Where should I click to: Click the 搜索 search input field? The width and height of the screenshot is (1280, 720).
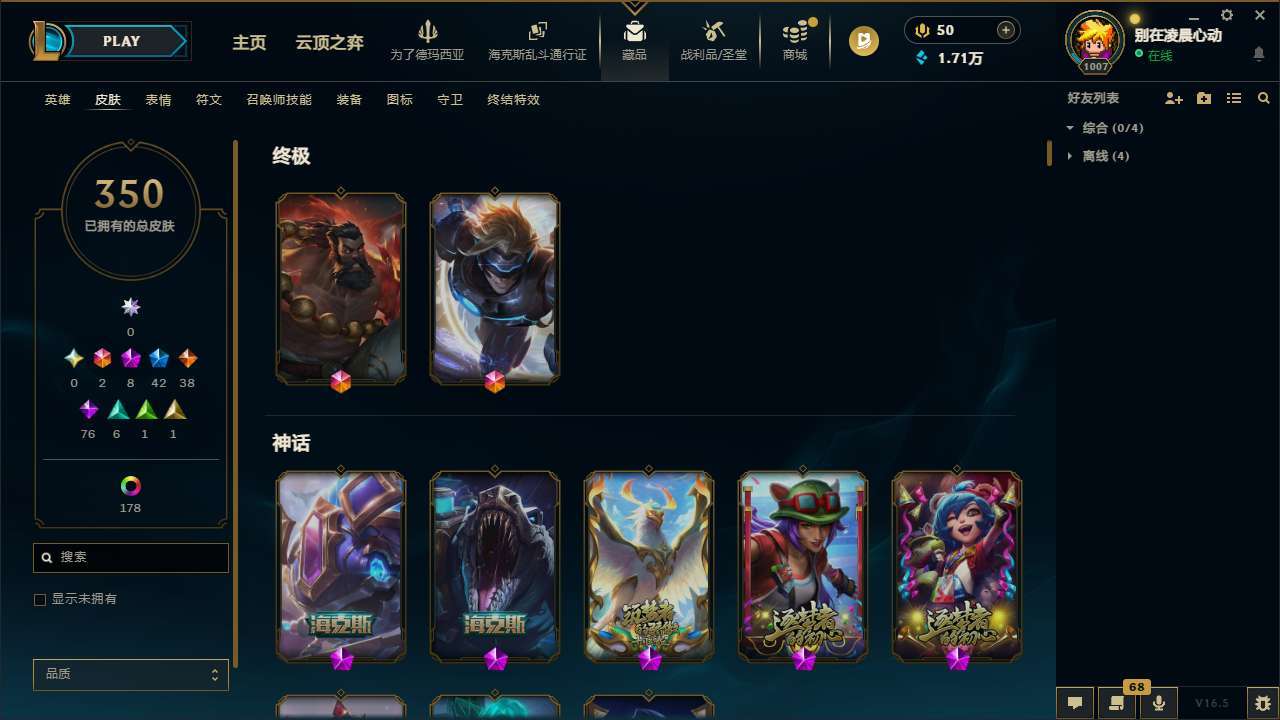130,557
